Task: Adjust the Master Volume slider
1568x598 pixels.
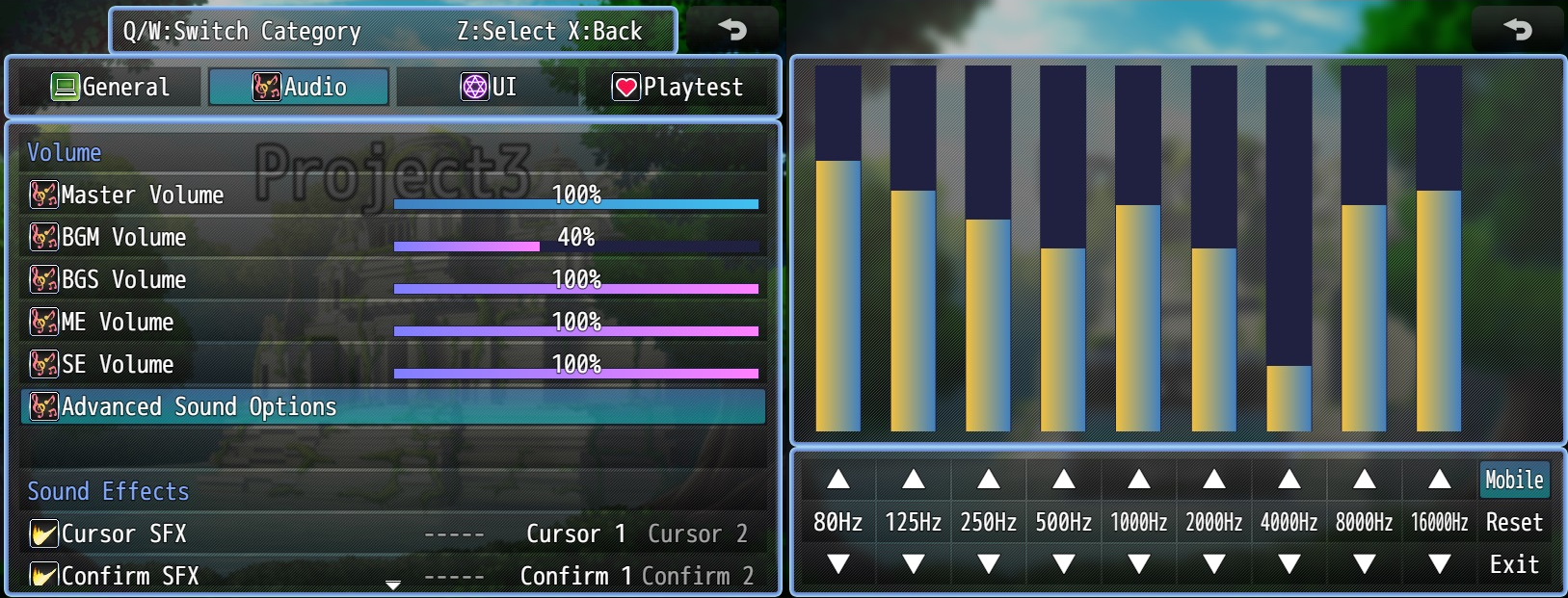Action: tap(575, 203)
